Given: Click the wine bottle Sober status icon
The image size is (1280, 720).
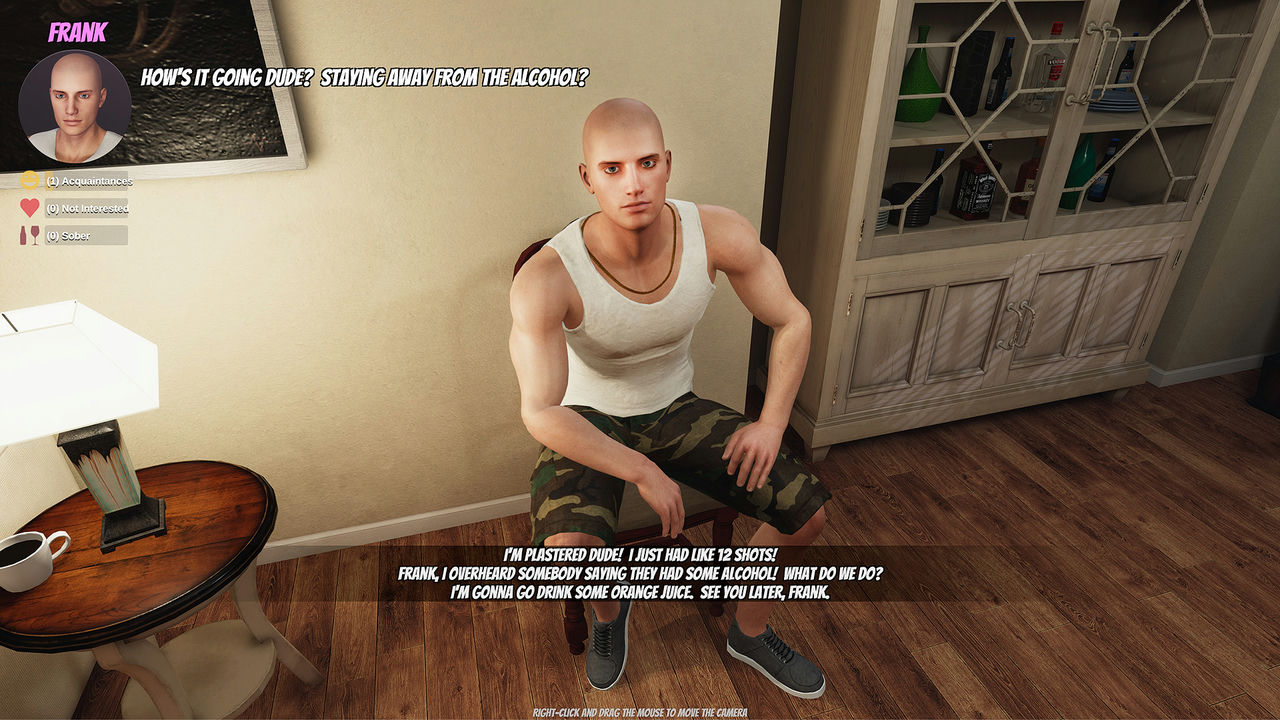Looking at the screenshot, I should [24, 236].
